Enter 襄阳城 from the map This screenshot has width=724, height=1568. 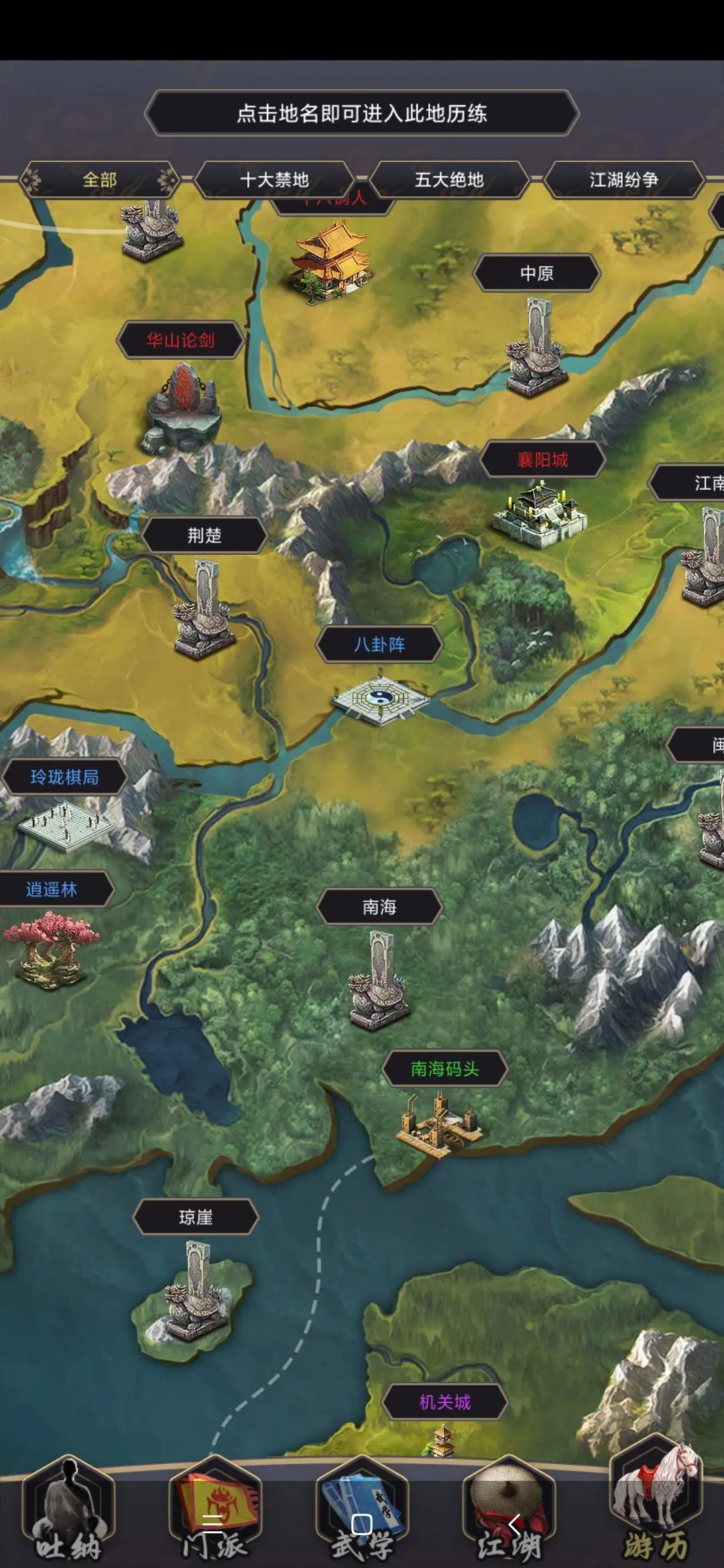[x=542, y=460]
